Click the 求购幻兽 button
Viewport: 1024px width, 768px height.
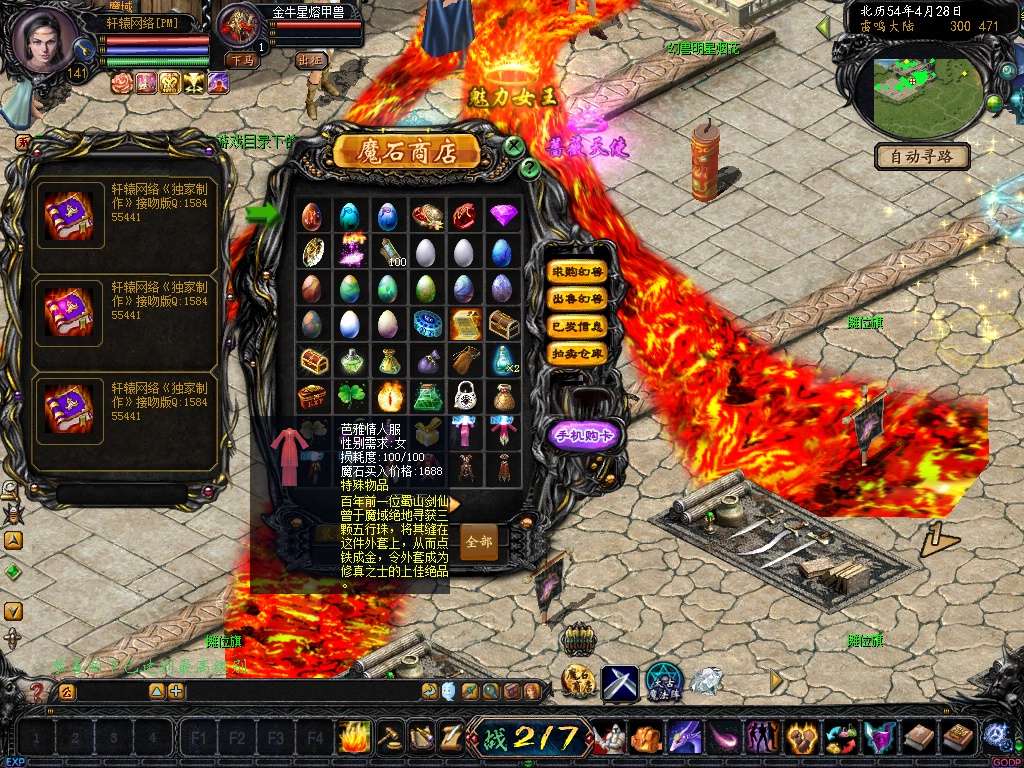click(577, 271)
